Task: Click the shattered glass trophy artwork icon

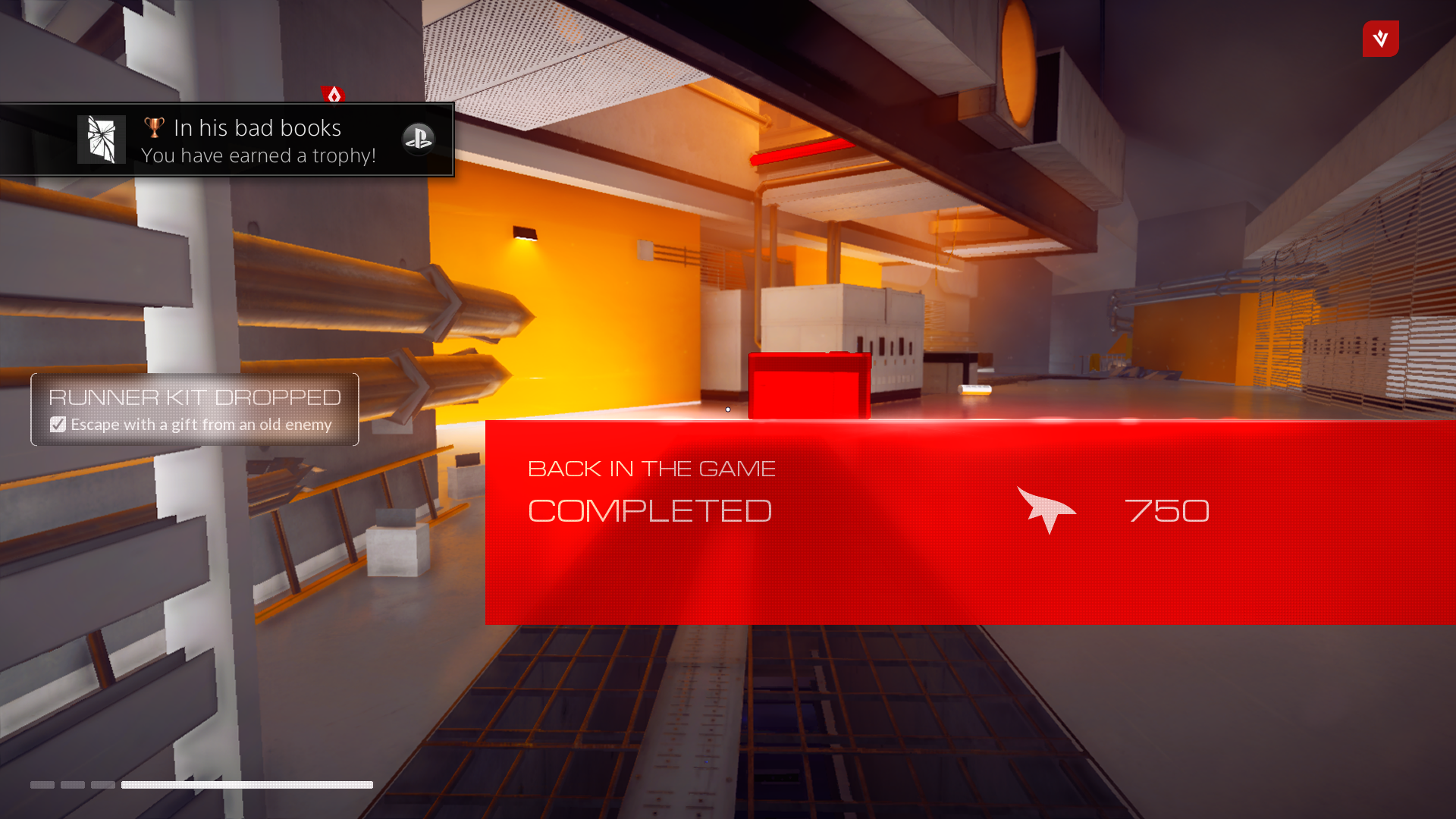Action: pyautogui.click(x=101, y=139)
